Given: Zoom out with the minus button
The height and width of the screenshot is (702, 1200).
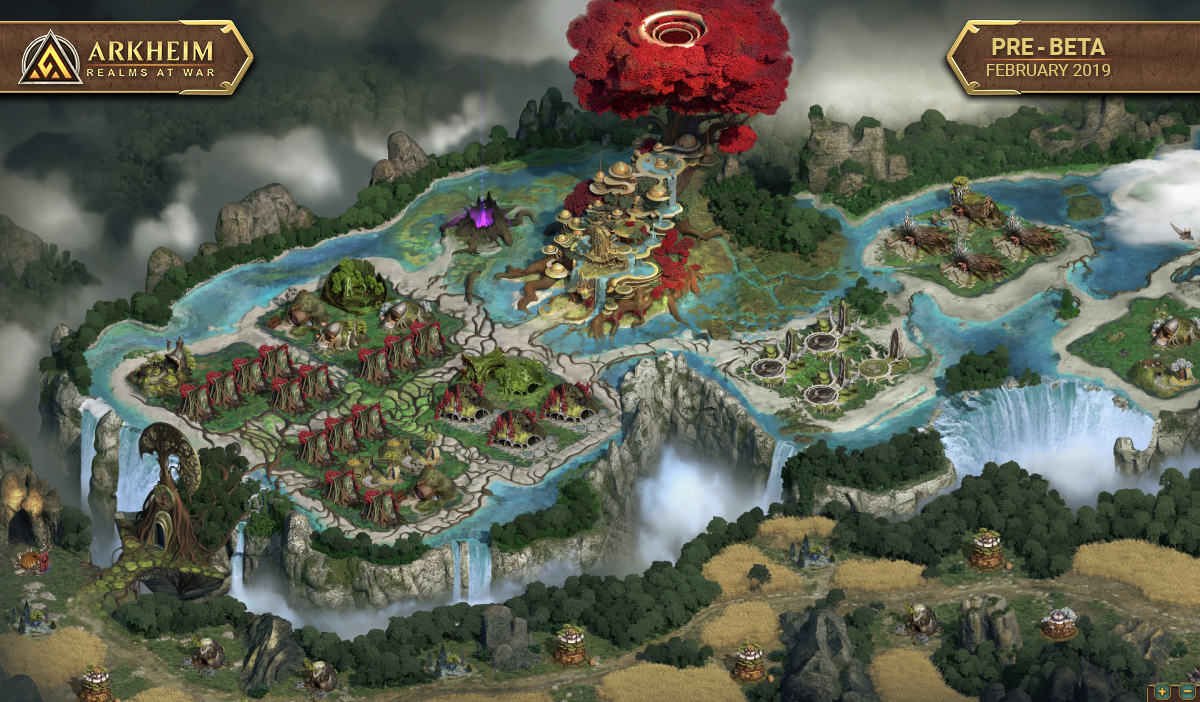Looking at the screenshot, I should click(x=1186, y=691).
